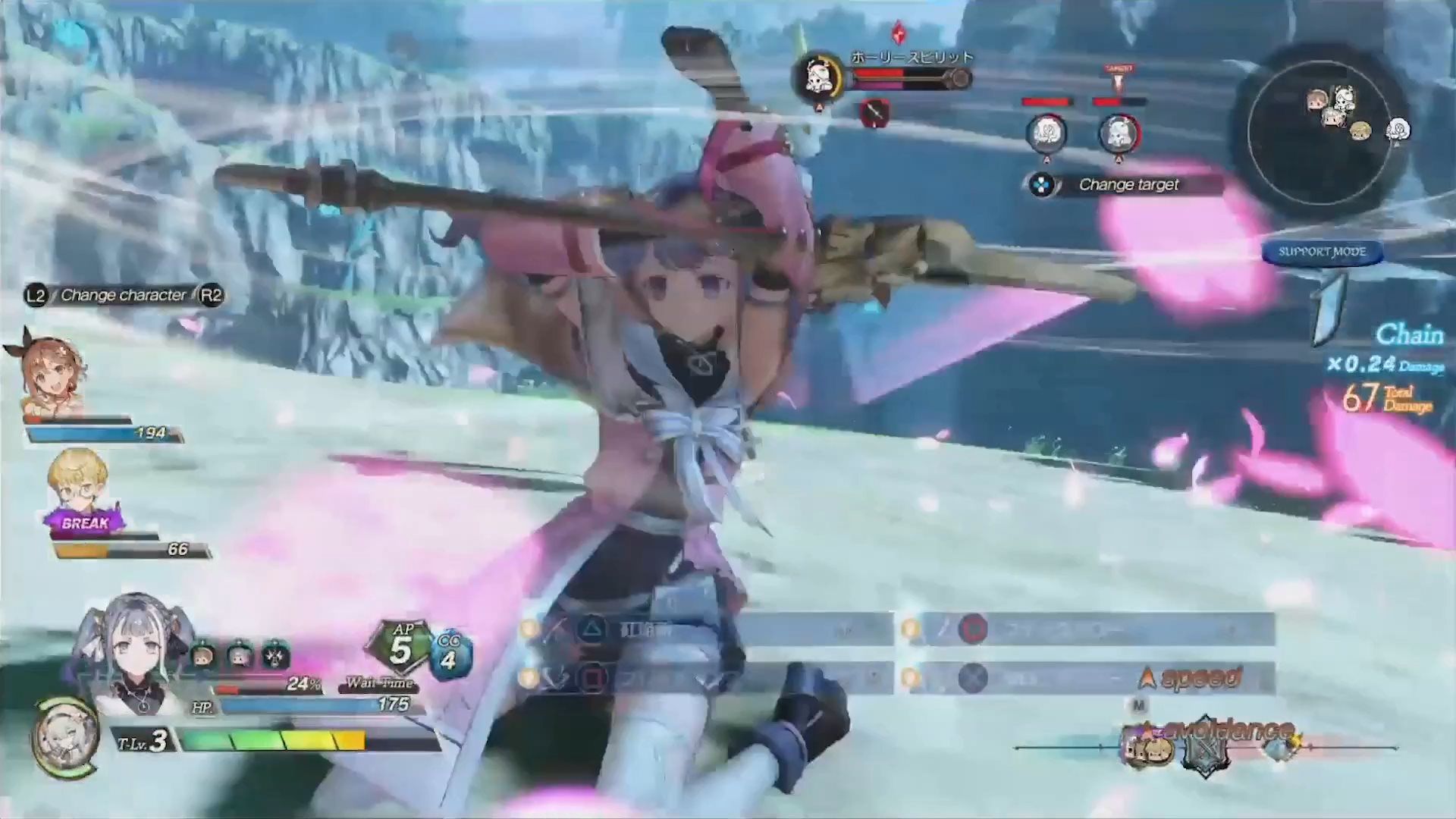This screenshot has height=819, width=1456.
Task: Select the blond party member in BREAK
Action: pyautogui.click(x=78, y=483)
